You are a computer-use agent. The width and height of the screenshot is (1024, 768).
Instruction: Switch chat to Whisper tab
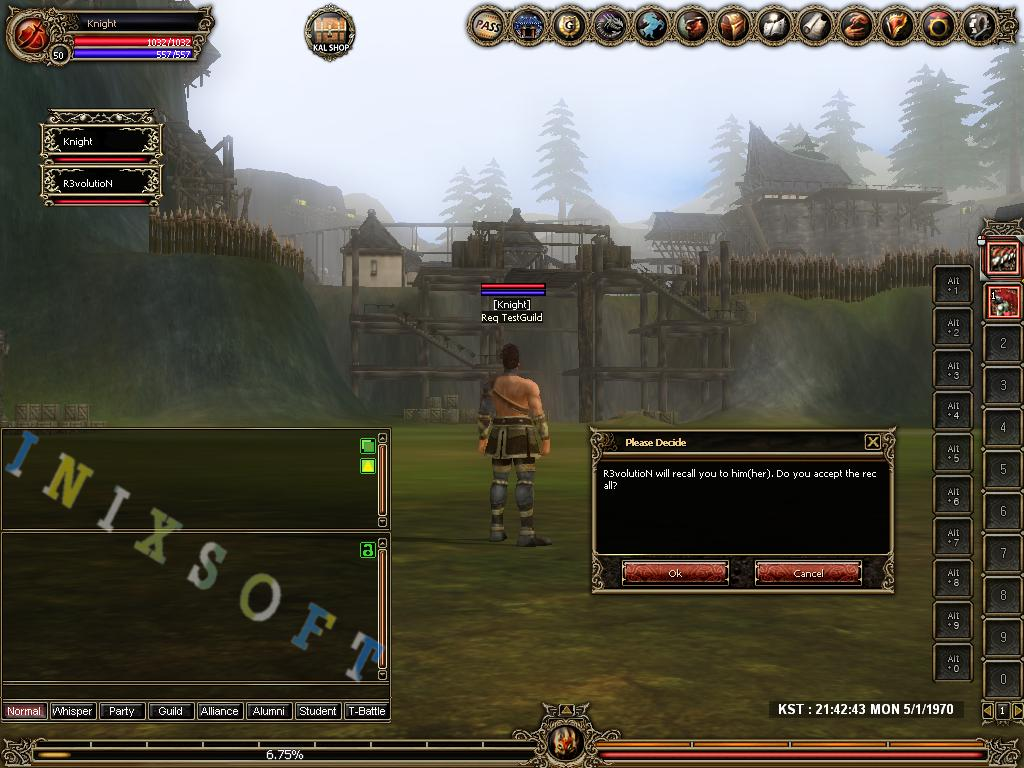(x=72, y=711)
